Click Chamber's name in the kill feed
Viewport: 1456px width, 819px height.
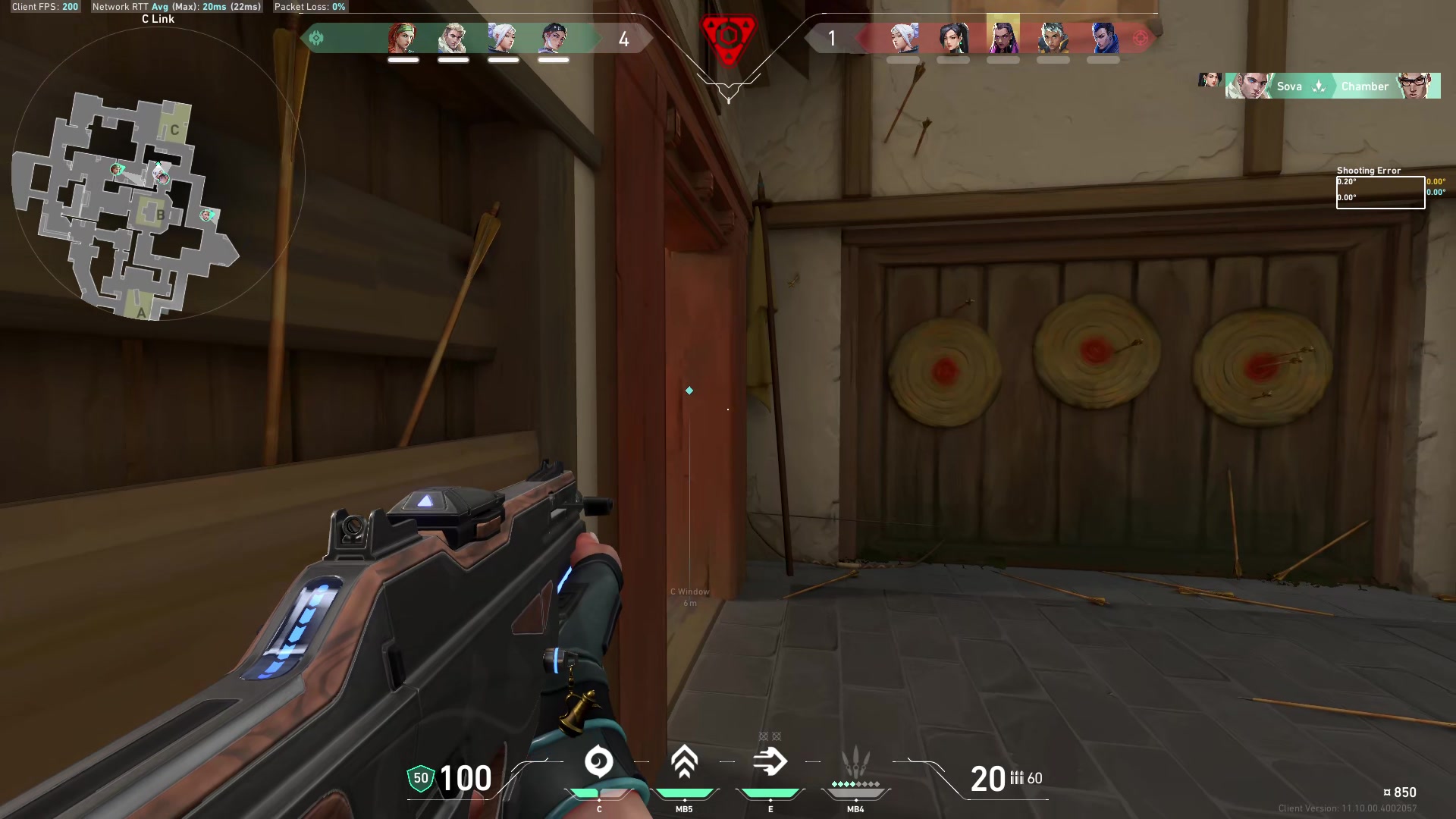(1365, 86)
